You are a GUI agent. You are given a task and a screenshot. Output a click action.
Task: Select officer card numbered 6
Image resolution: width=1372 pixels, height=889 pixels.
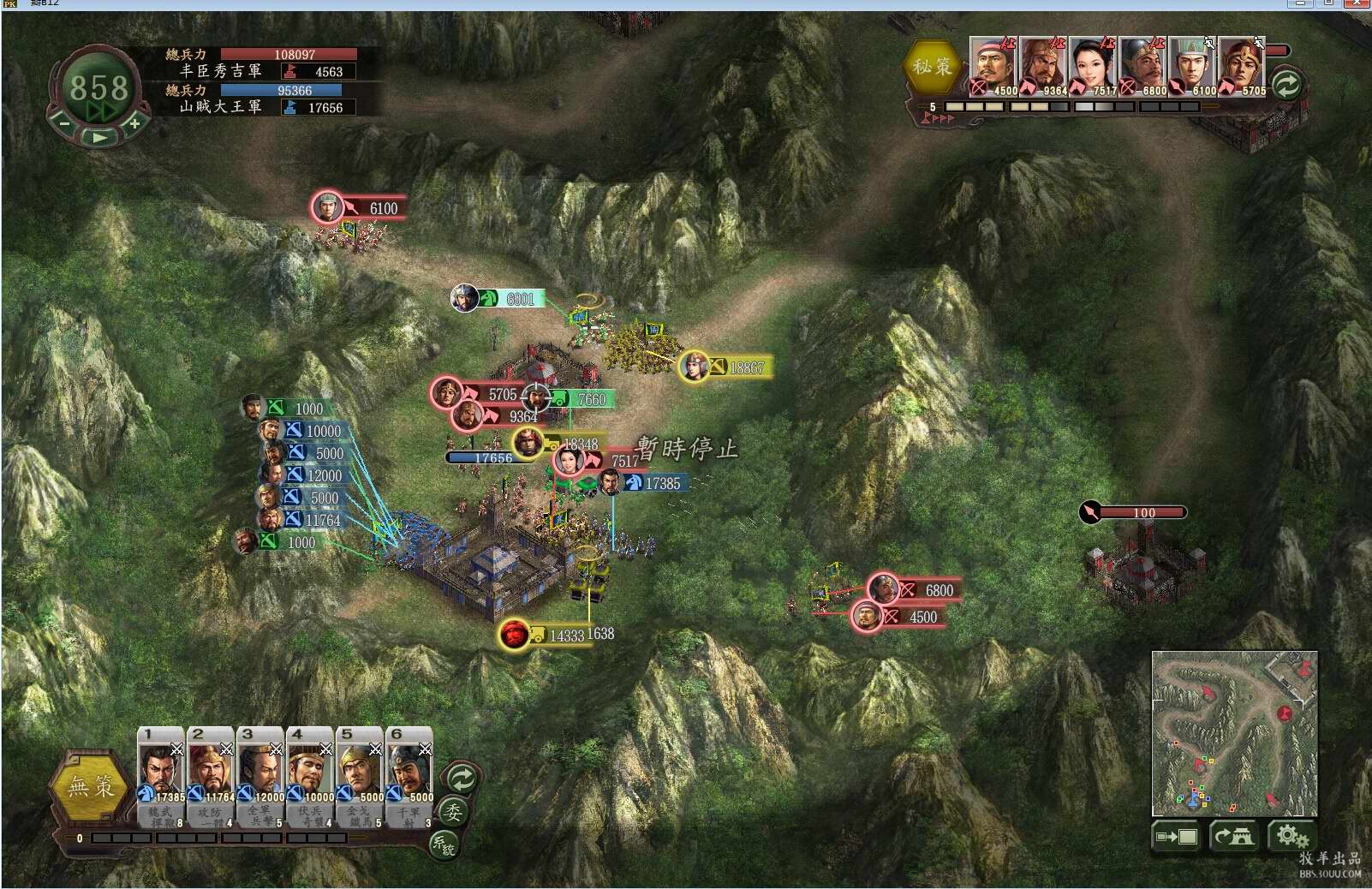click(x=409, y=773)
